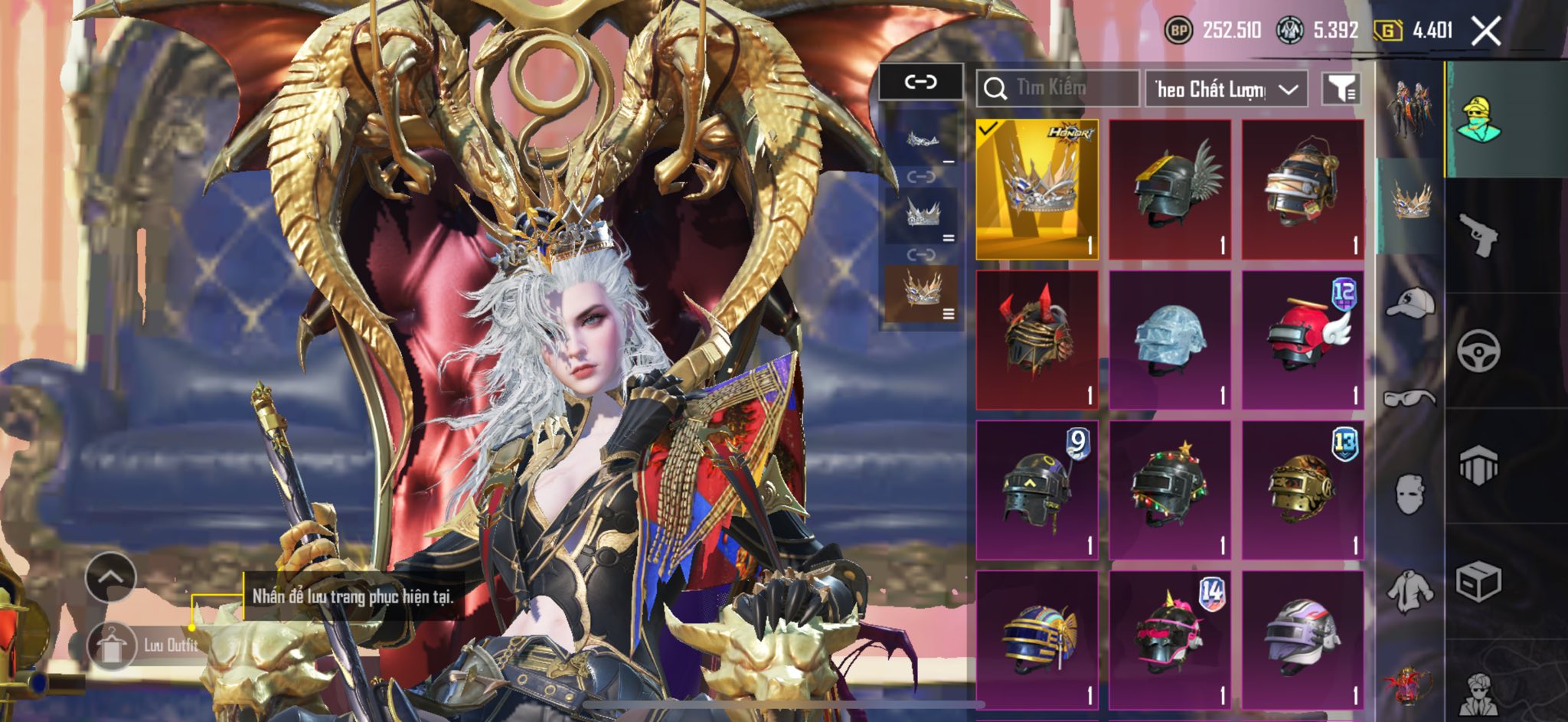Select the winged black helmet
This screenshot has width=1568, height=722.
[x=1170, y=189]
